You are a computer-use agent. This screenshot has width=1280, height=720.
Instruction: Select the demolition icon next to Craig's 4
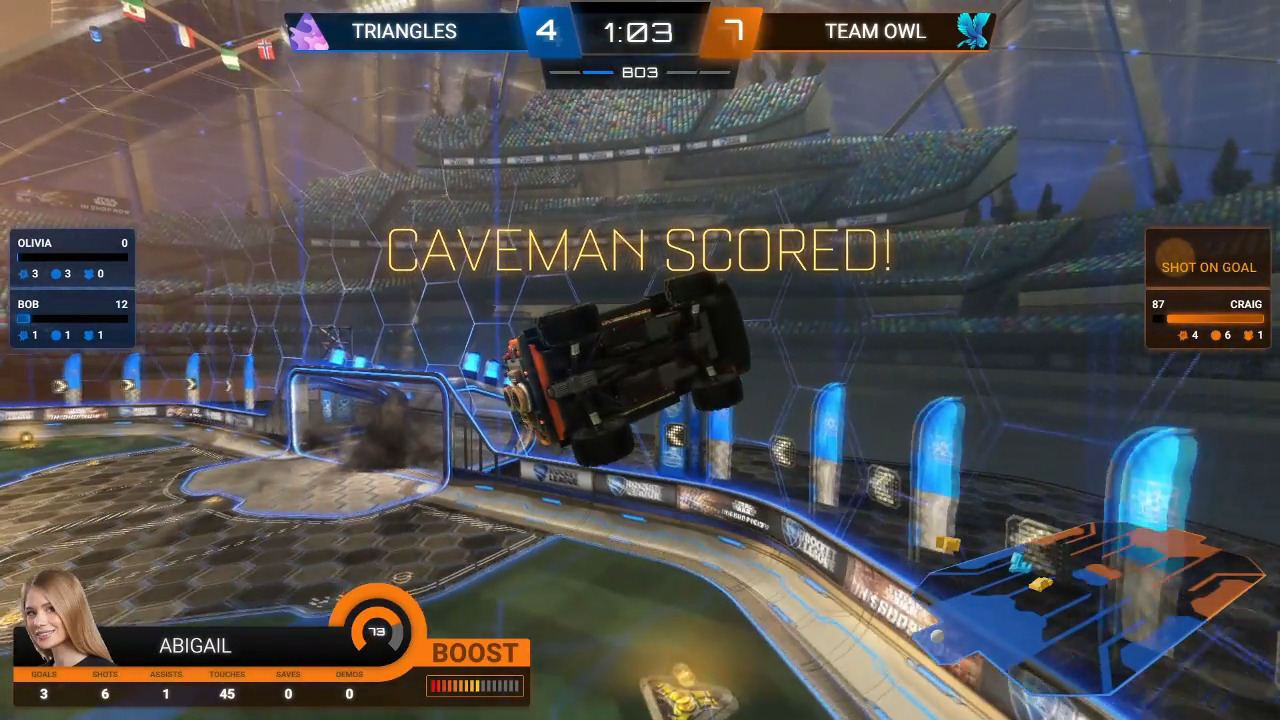pos(1182,335)
